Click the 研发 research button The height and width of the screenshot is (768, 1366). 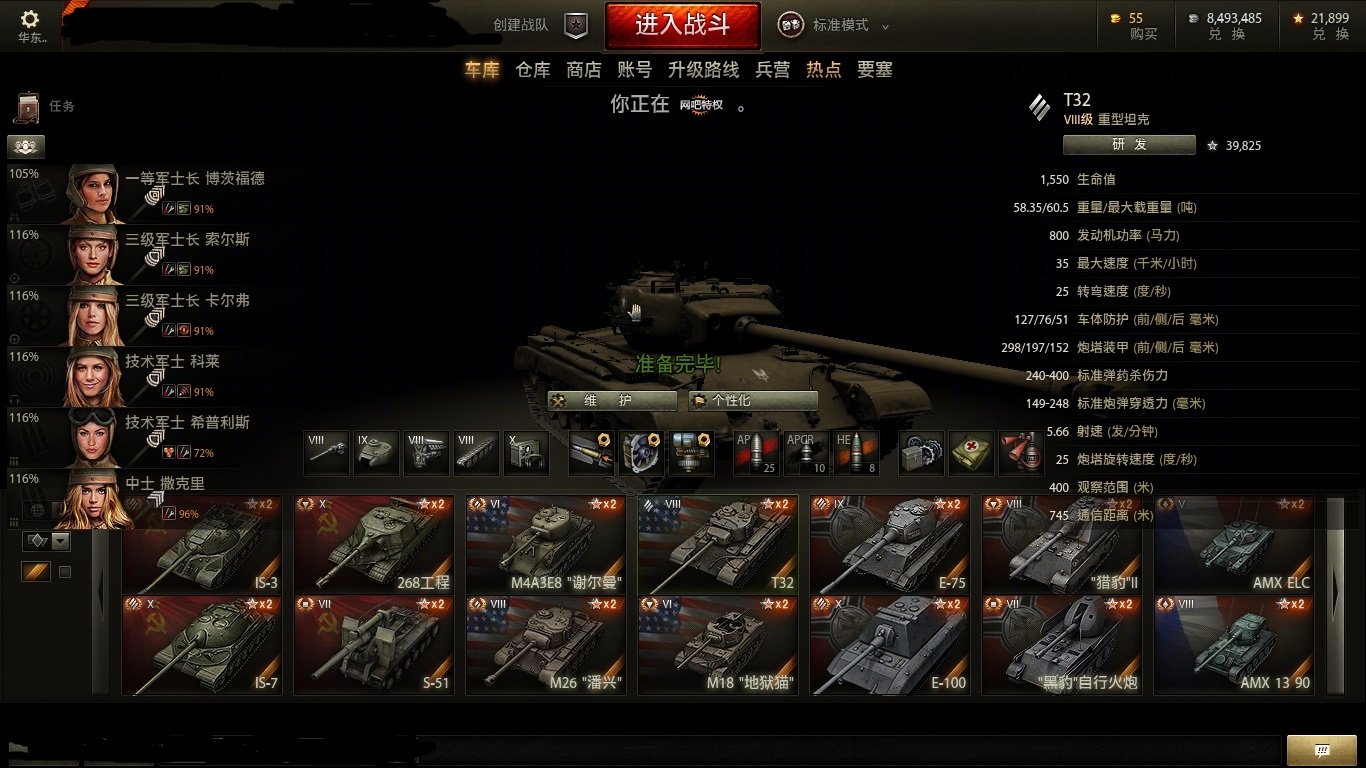[1128, 145]
